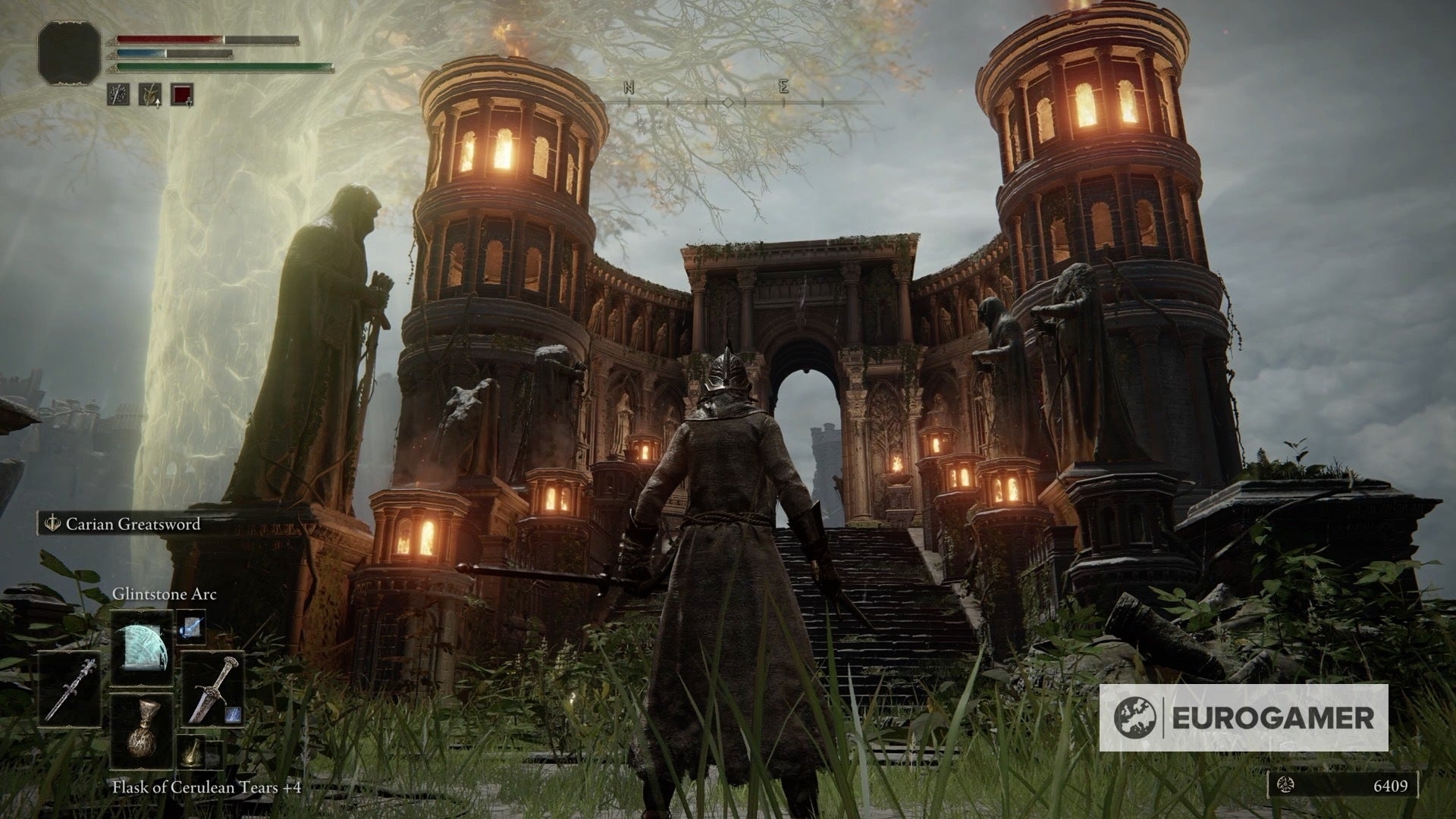Toggle the weapon affinity badge on the dagger slot
Viewport: 1456px width, 819px height.
232,714
